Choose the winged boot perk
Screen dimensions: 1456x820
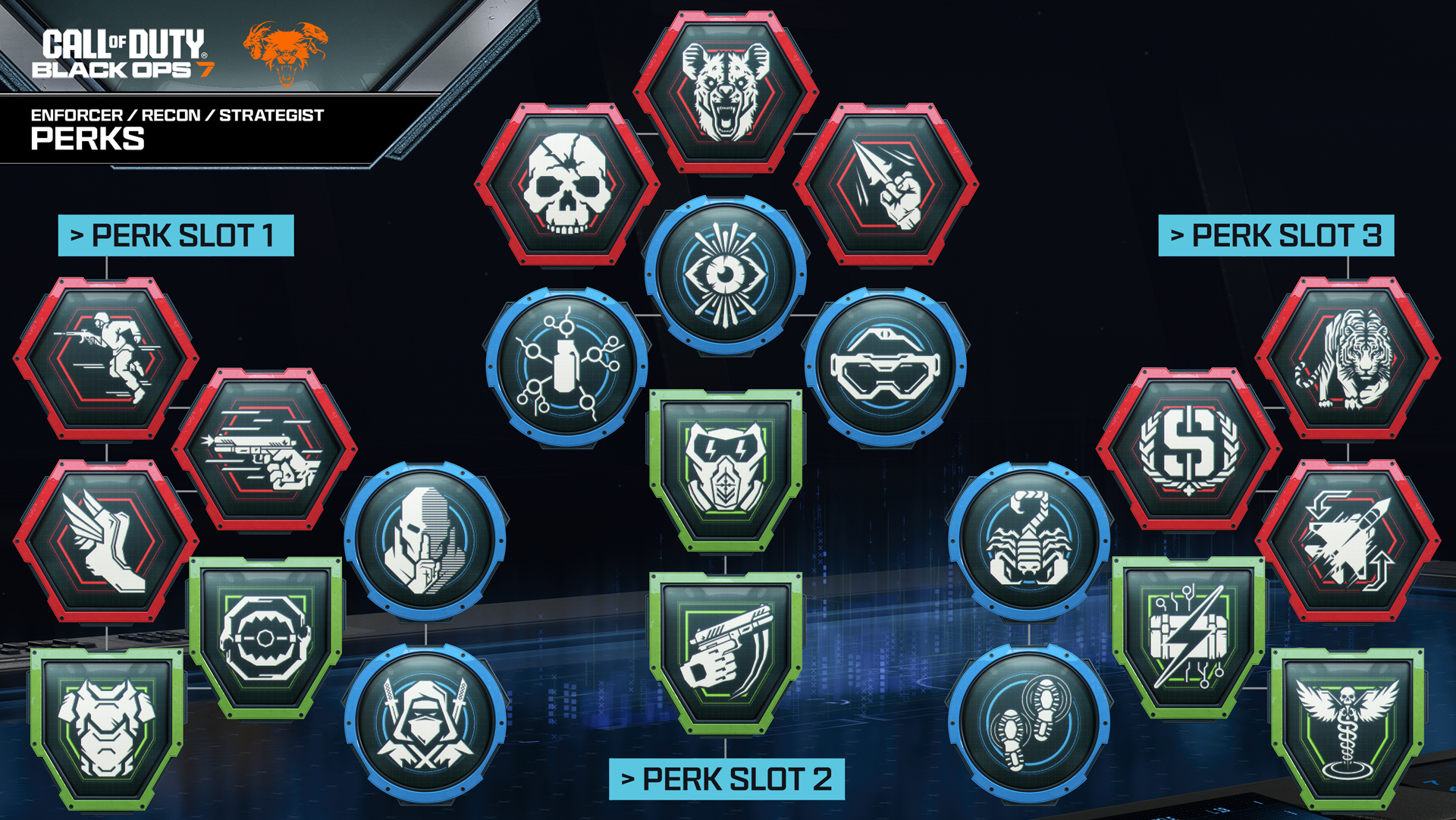[106, 541]
